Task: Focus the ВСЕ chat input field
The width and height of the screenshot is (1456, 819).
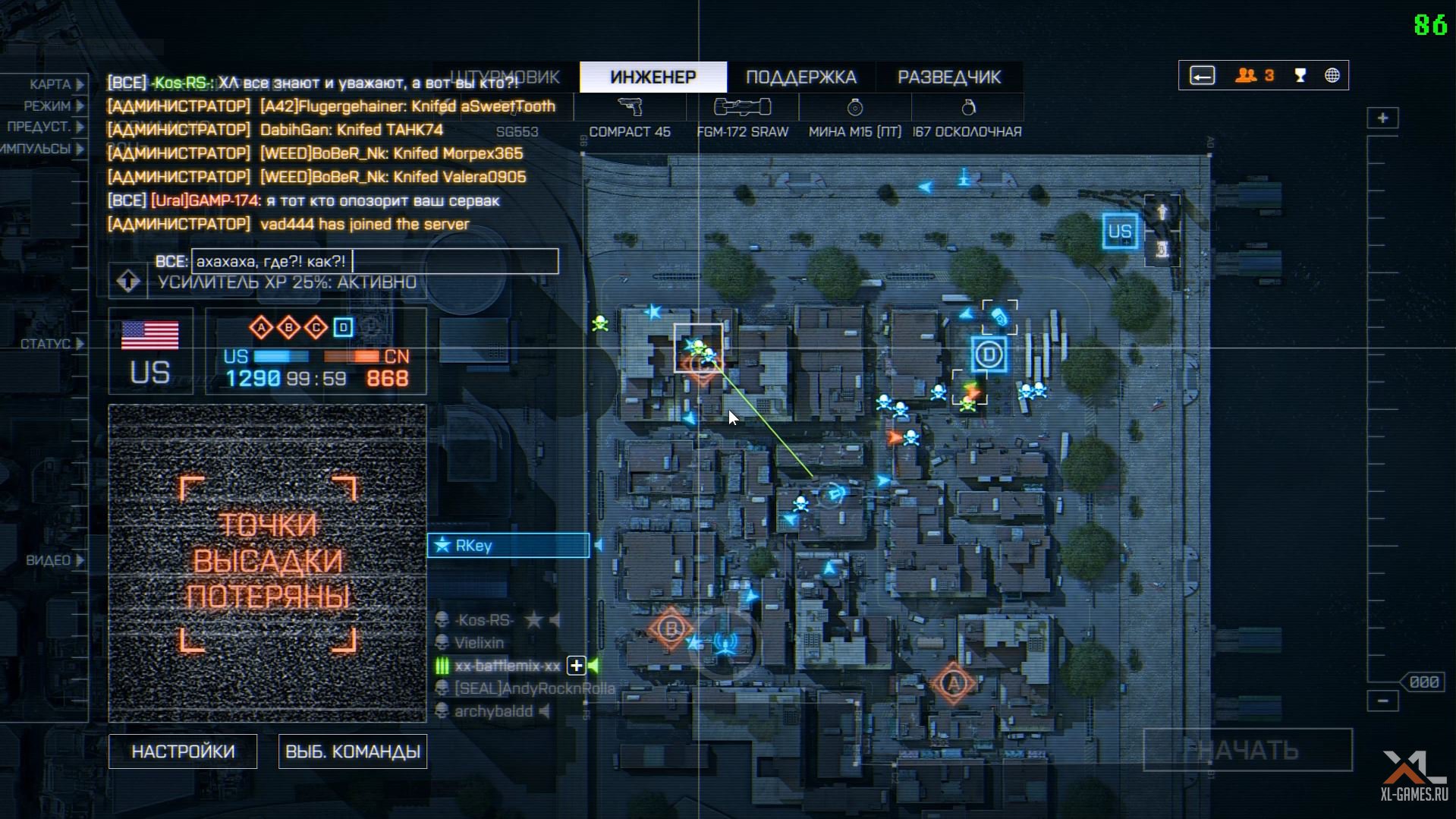Action: (x=375, y=262)
